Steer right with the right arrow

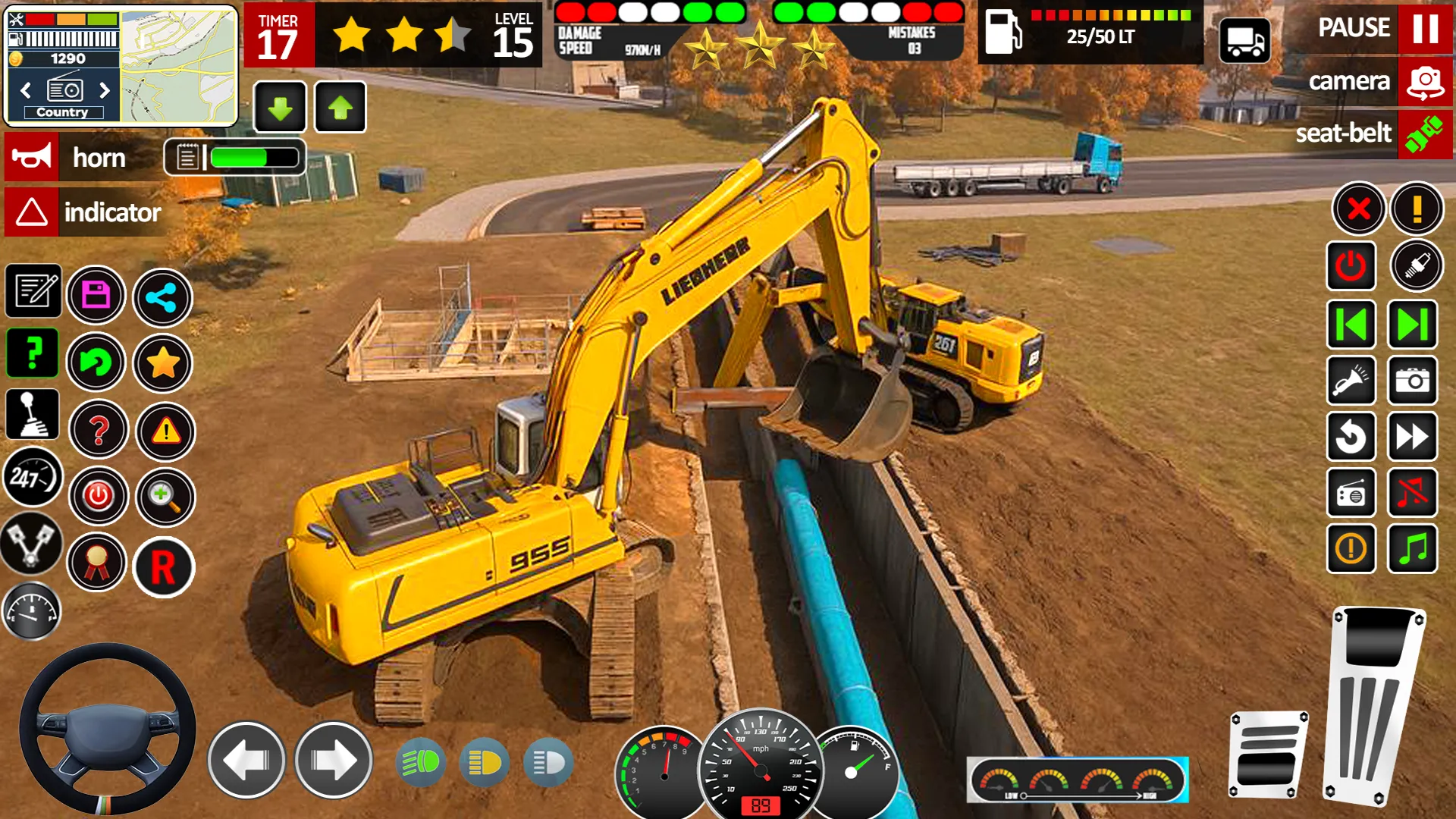(x=333, y=761)
